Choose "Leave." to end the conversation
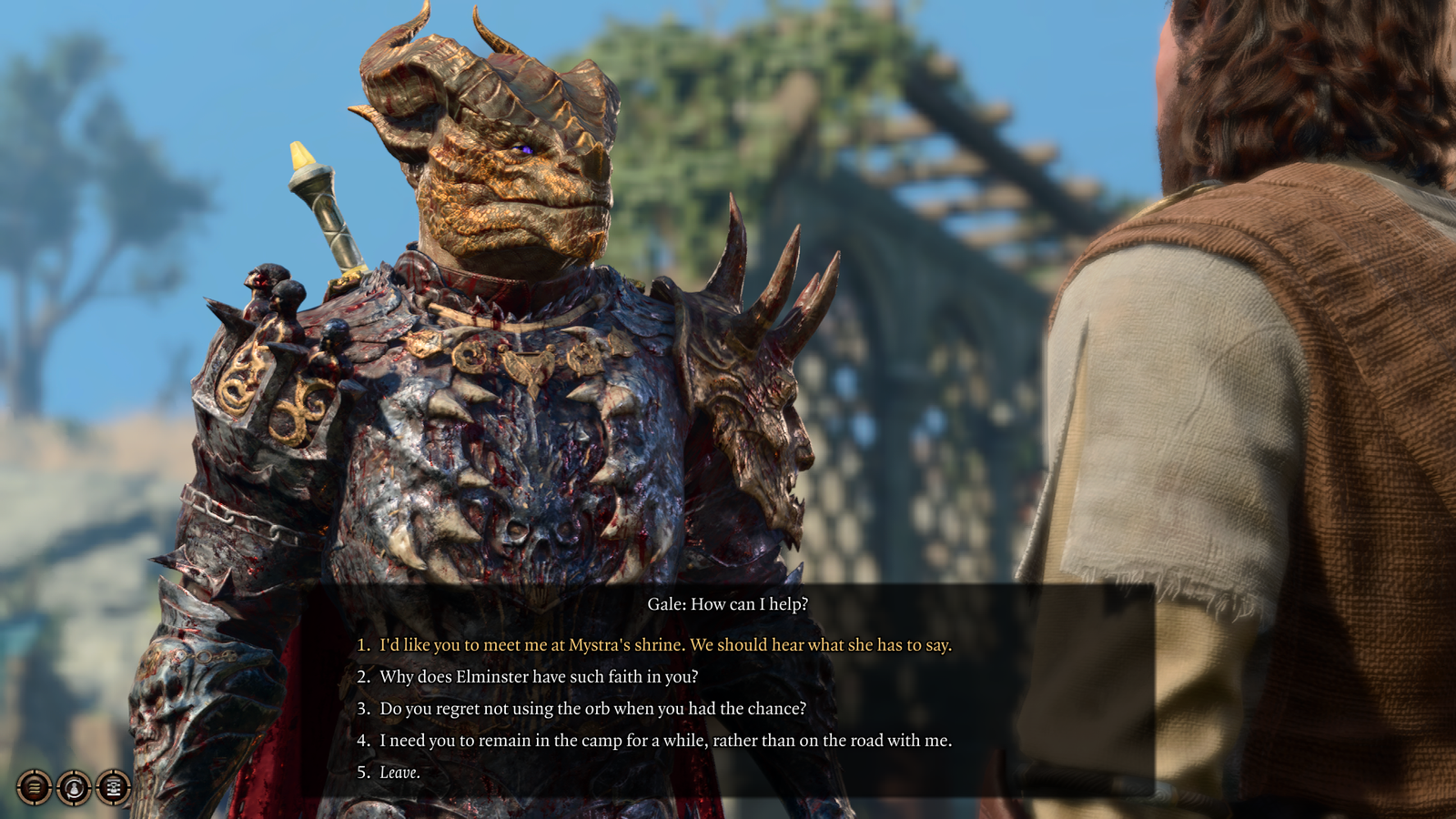 [400, 772]
